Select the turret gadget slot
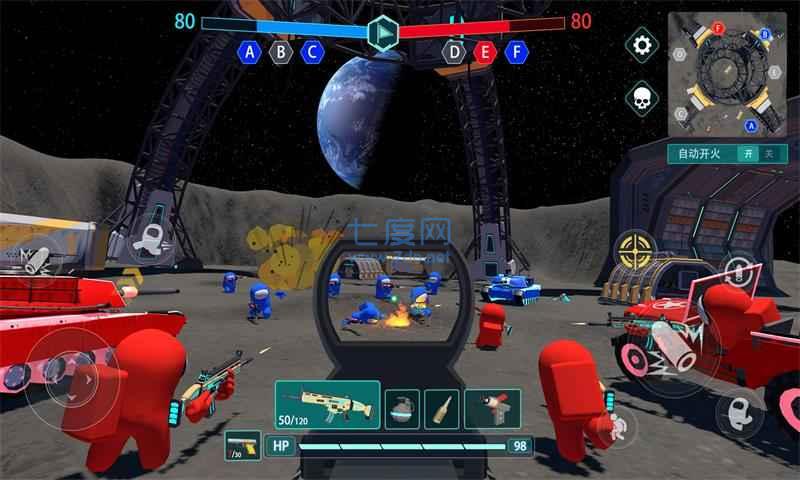 point(493,408)
